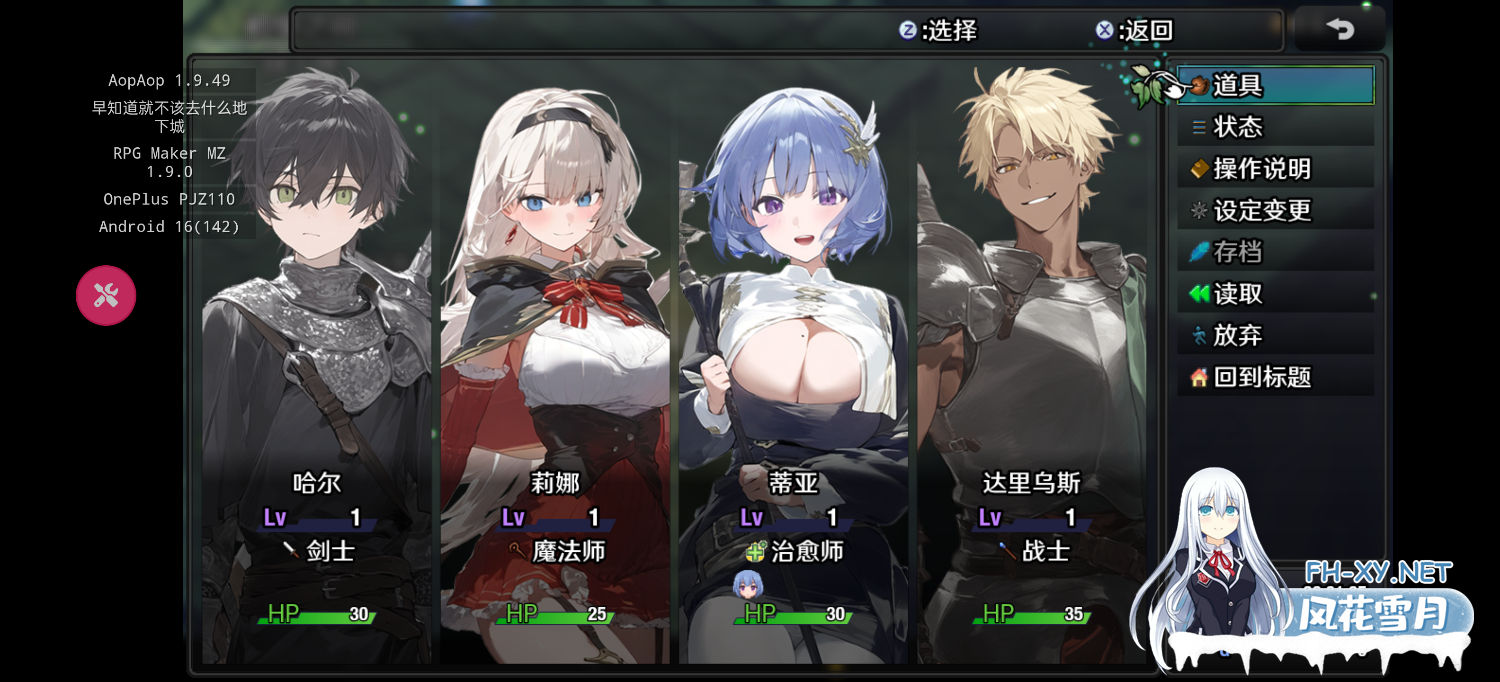
Task: Select healer 蒂亚 character card
Action: pyautogui.click(x=794, y=370)
